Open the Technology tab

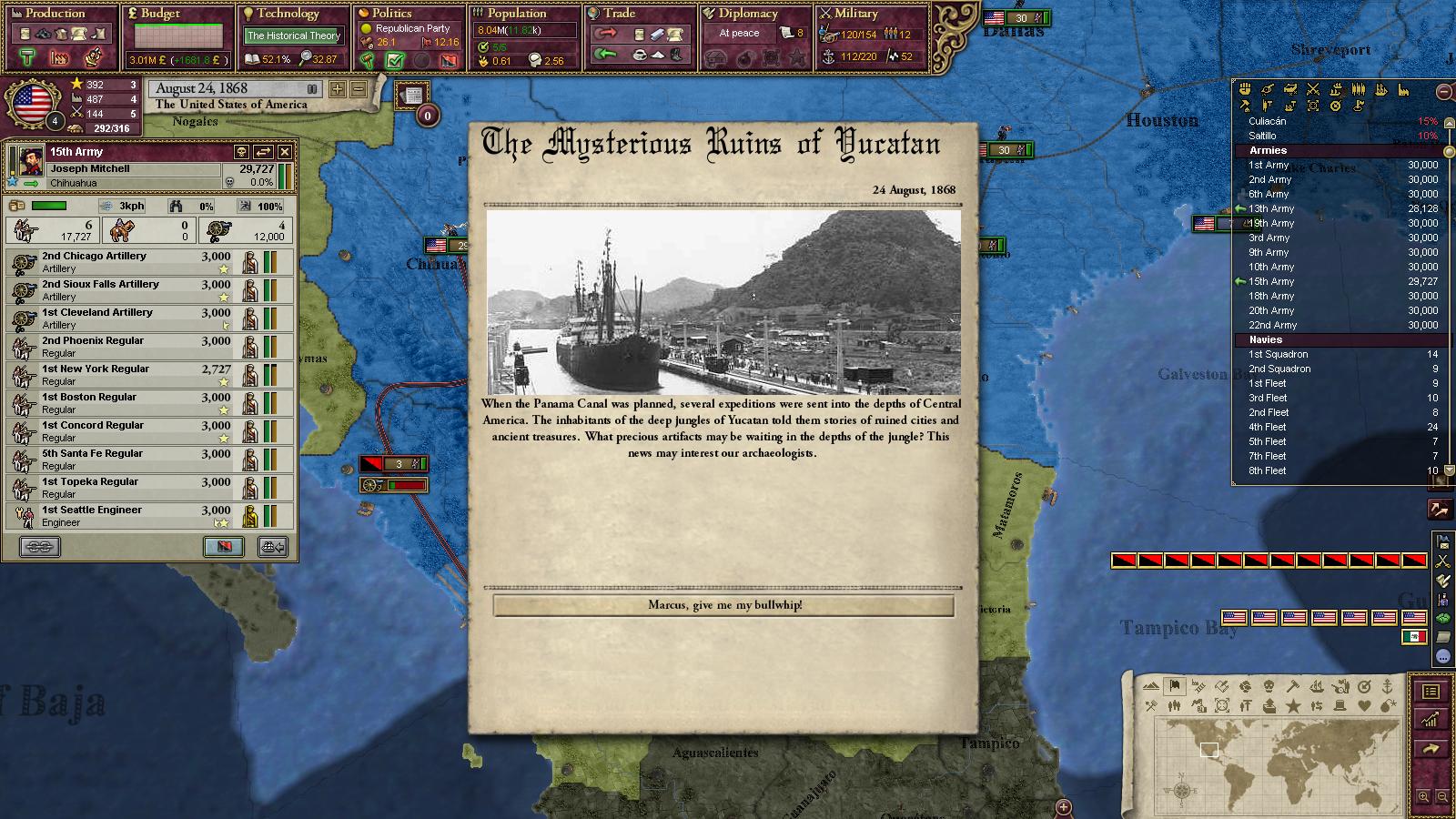tap(288, 14)
